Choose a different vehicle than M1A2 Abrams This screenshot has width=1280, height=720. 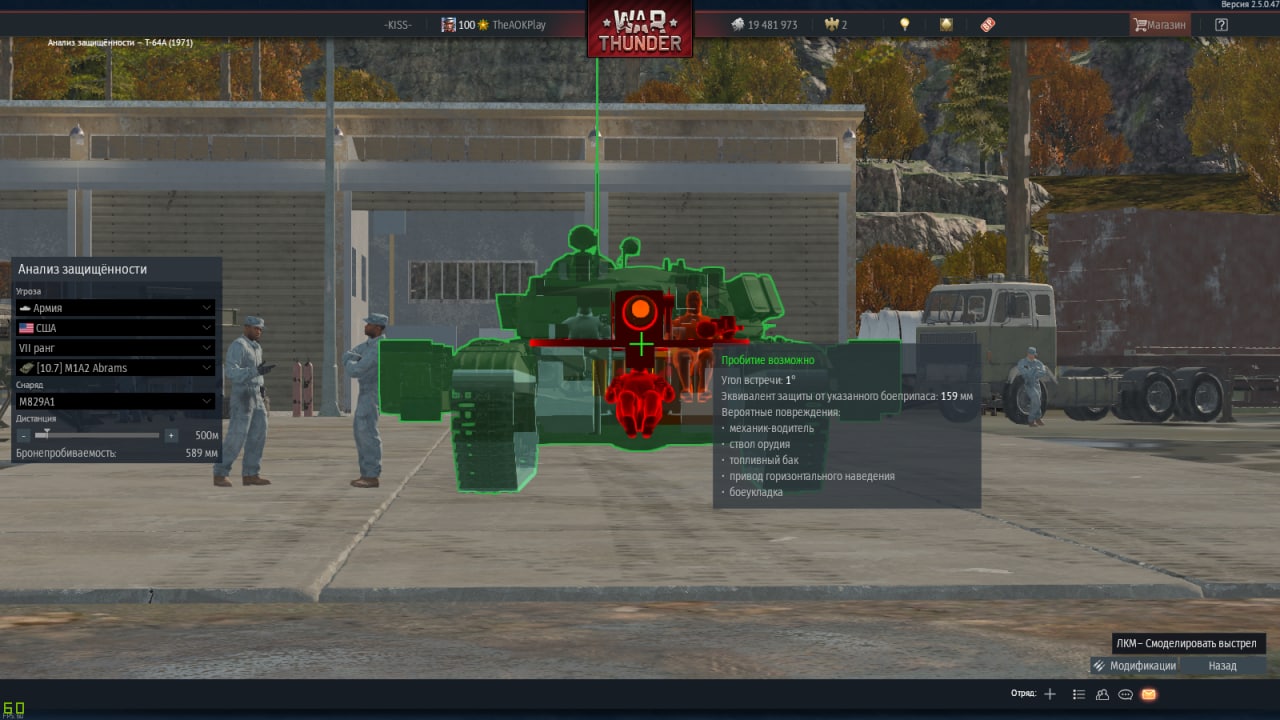point(115,368)
